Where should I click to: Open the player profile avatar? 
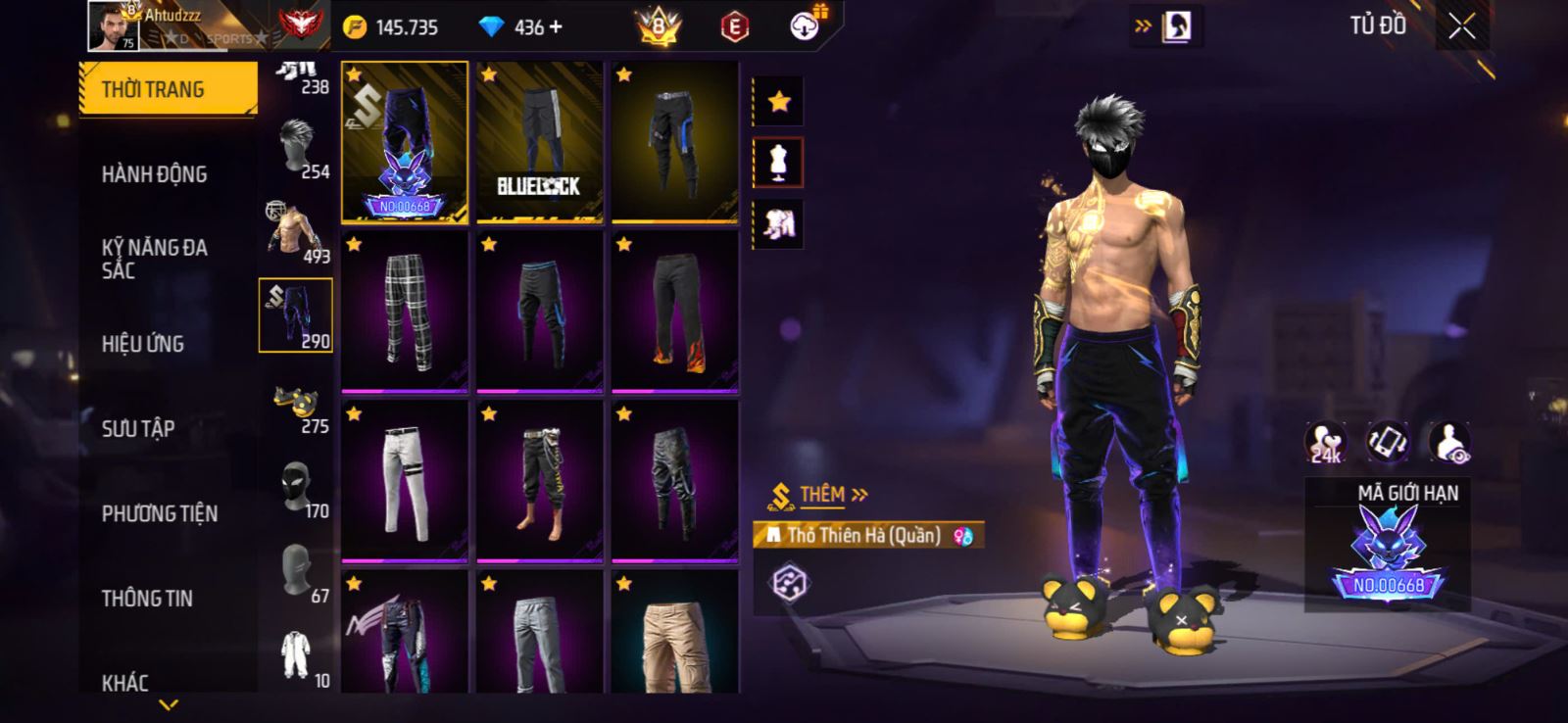tap(113, 25)
